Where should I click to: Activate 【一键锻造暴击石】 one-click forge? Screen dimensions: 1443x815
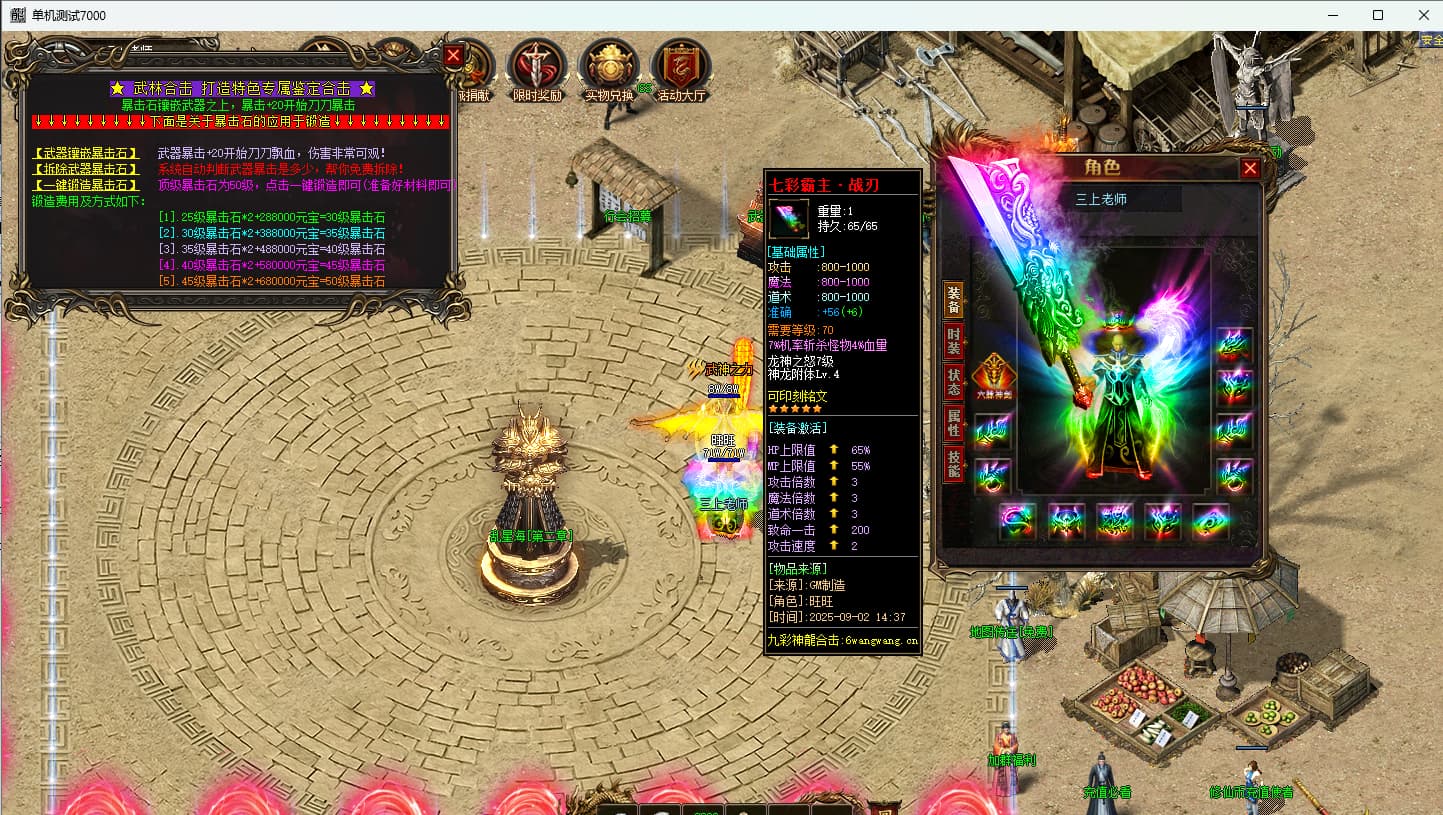[x=86, y=185]
